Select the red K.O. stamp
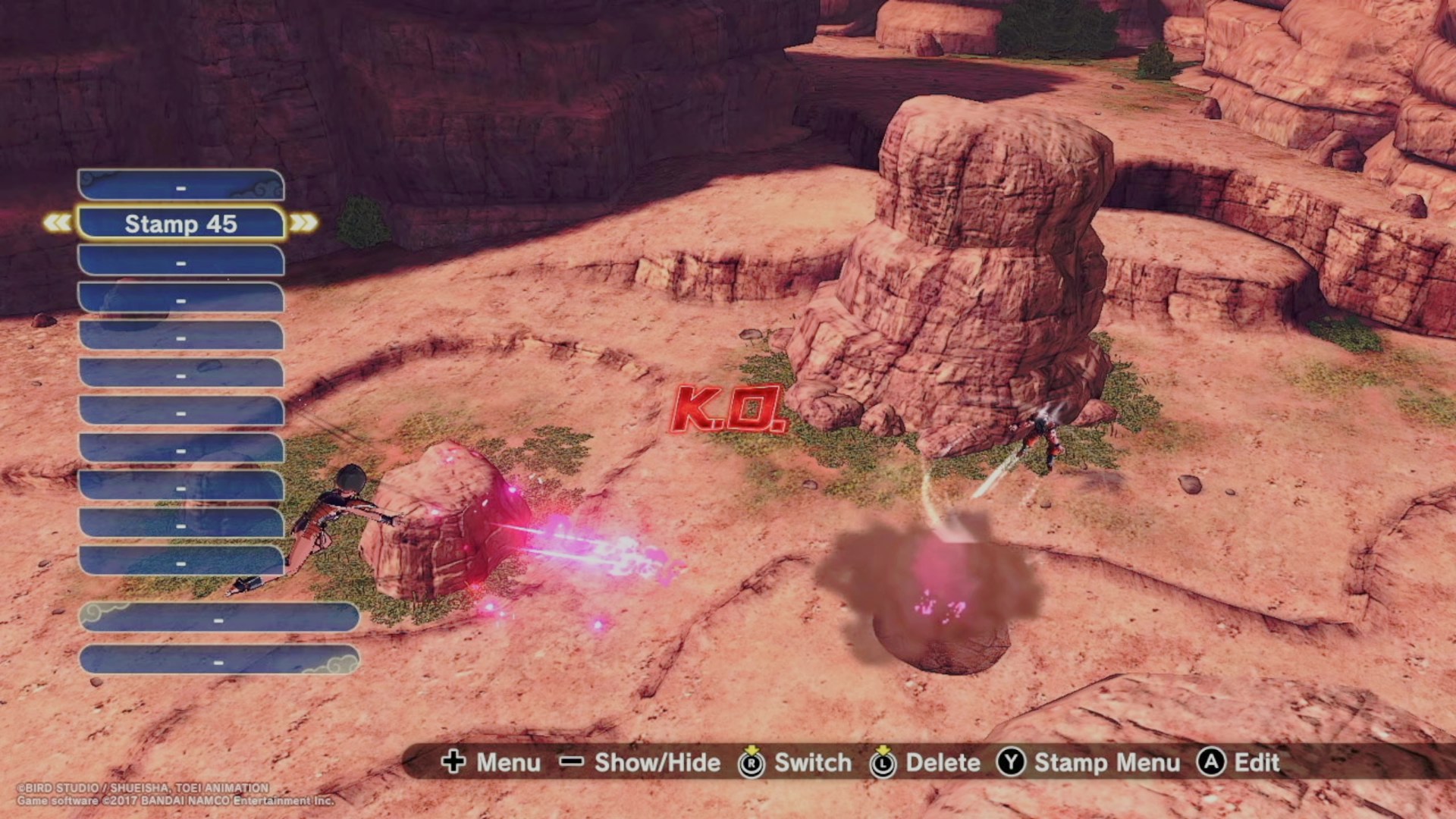 click(728, 409)
